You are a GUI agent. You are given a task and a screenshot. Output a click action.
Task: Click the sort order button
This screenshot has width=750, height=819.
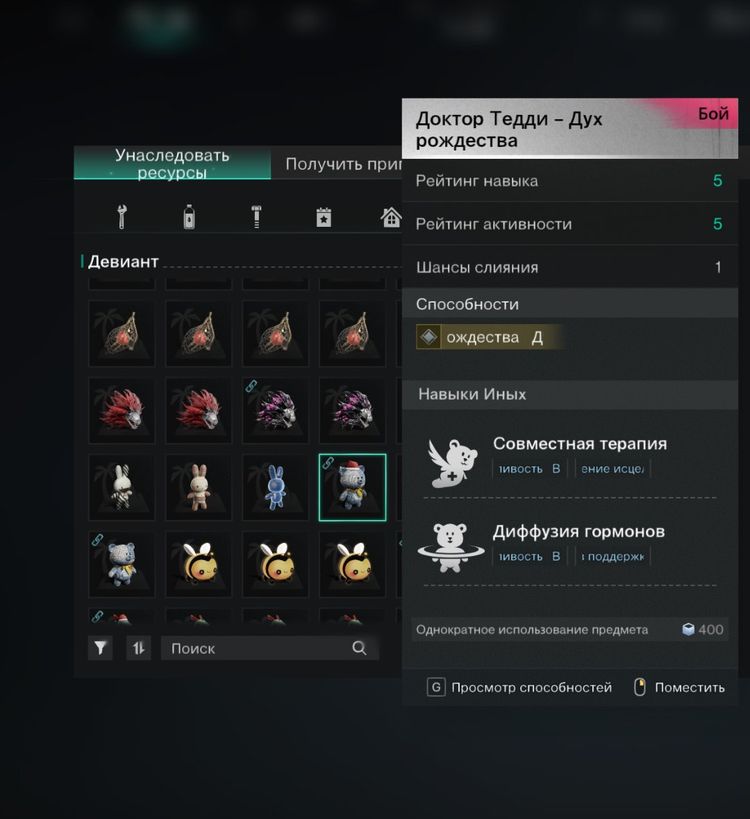coord(139,648)
